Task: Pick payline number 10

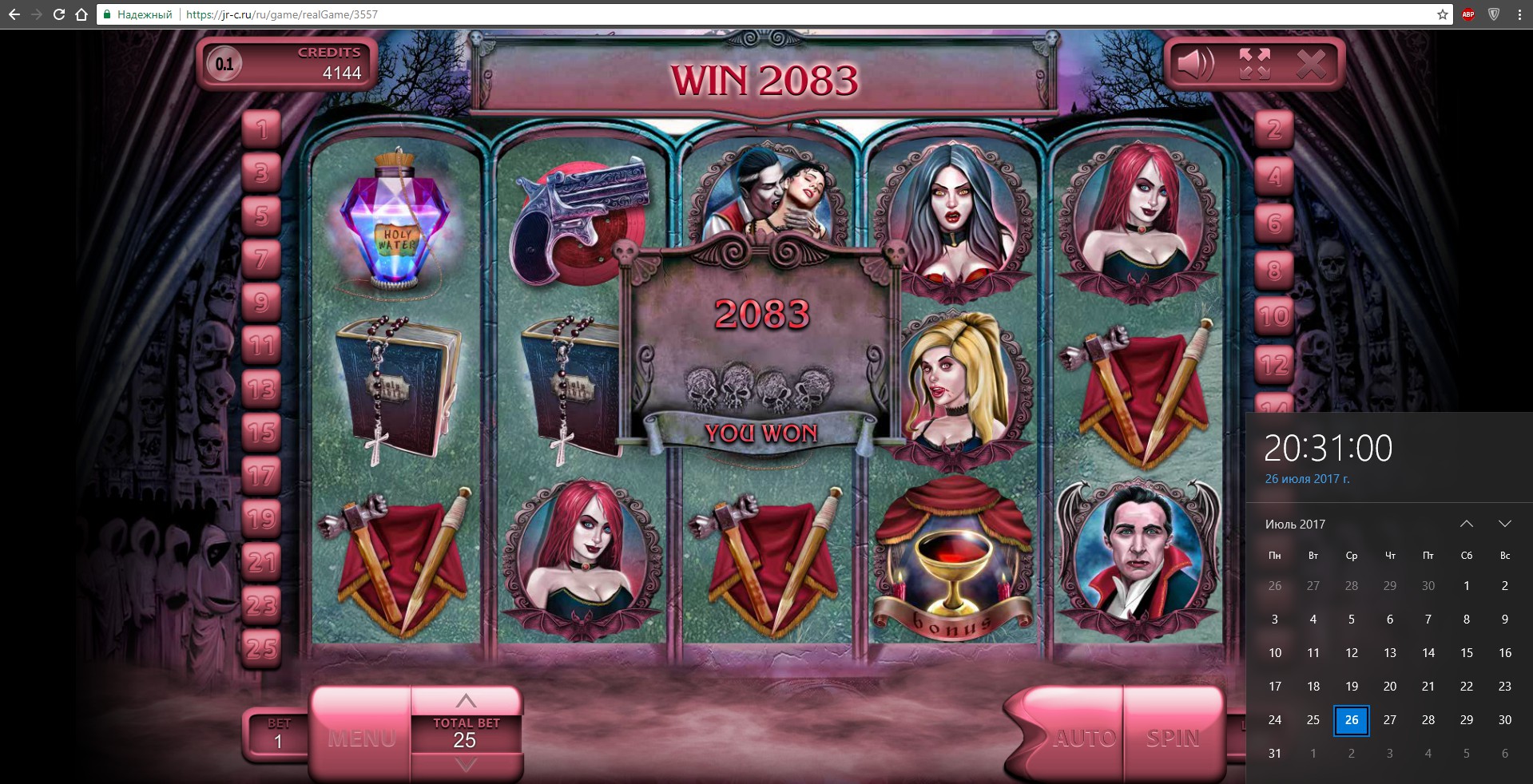Action: pos(1274,317)
